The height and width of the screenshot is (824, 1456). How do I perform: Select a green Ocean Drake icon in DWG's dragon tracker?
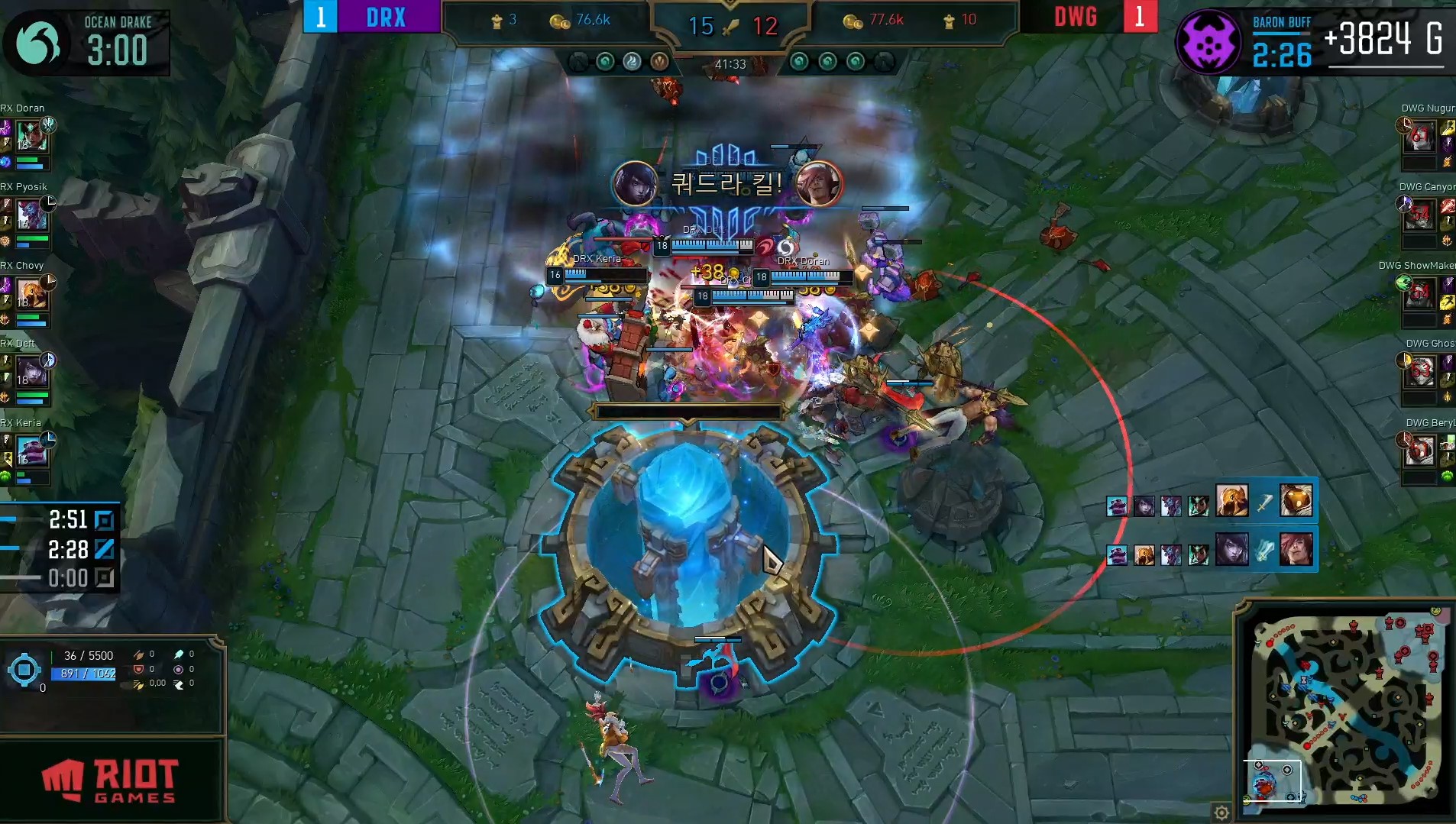[800, 63]
